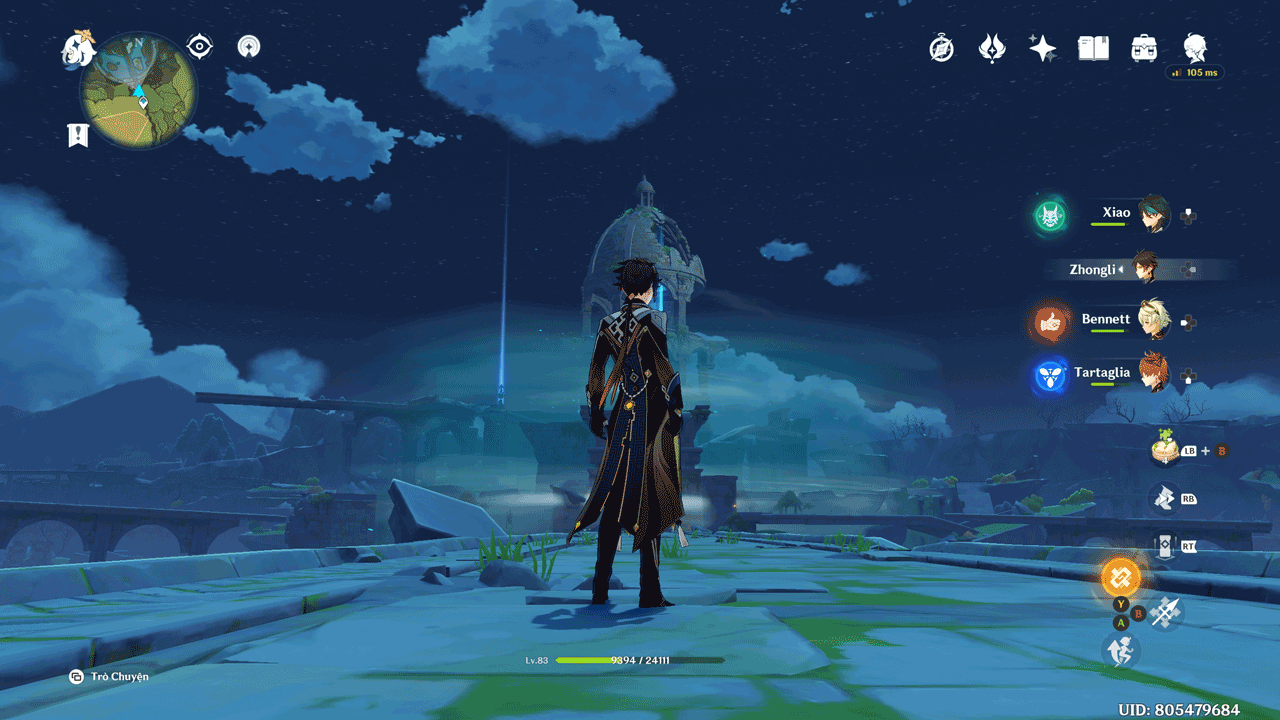Open the Paimon main menu
Image resolution: width=1280 pixels, height=720 pixels.
[x=77, y=47]
